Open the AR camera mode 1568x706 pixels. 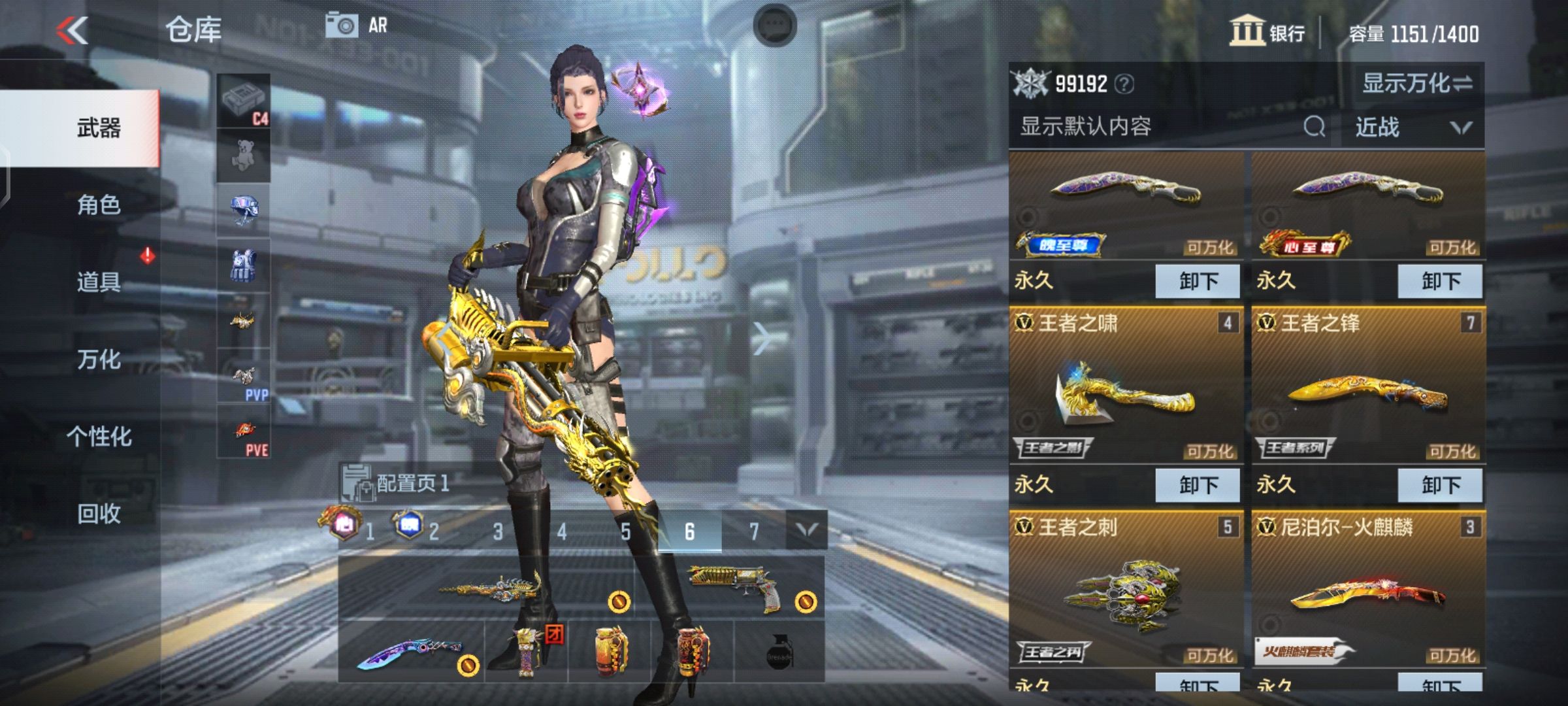pos(357,26)
